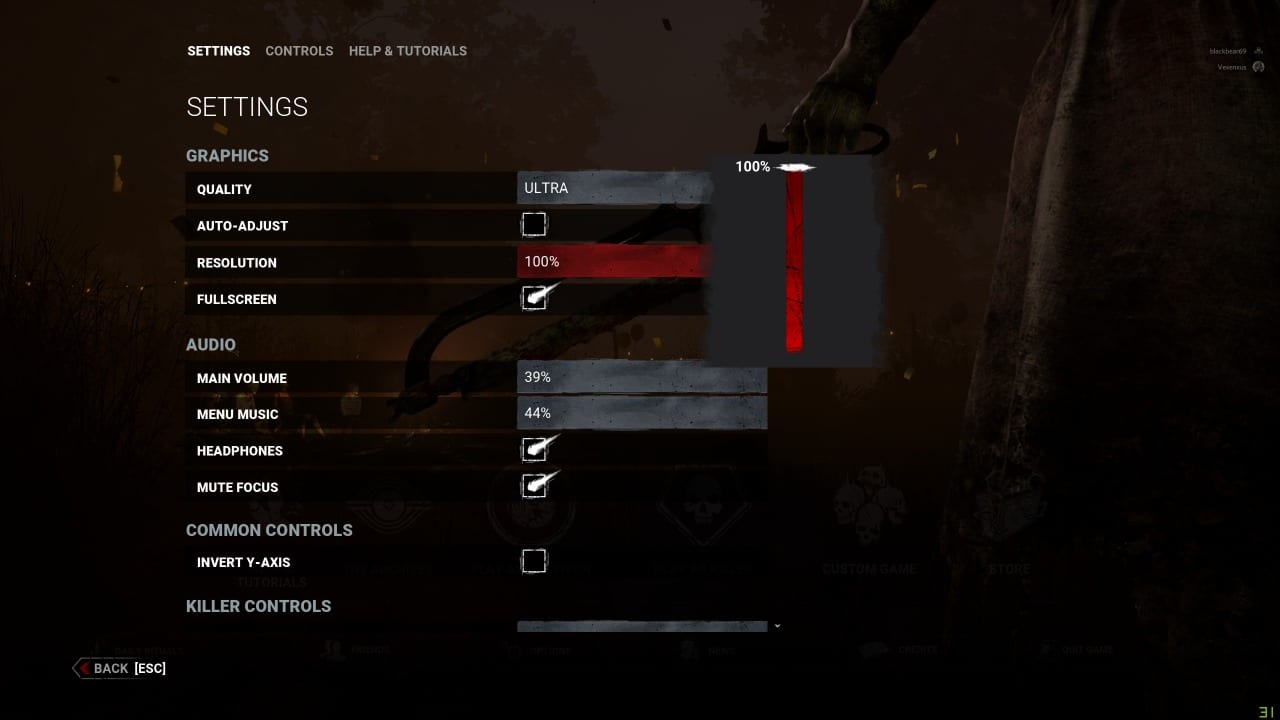This screenshot has width=1280, height=720.
Task: Open the Quality dropdown set to Ultra
Action: [615, 188]
